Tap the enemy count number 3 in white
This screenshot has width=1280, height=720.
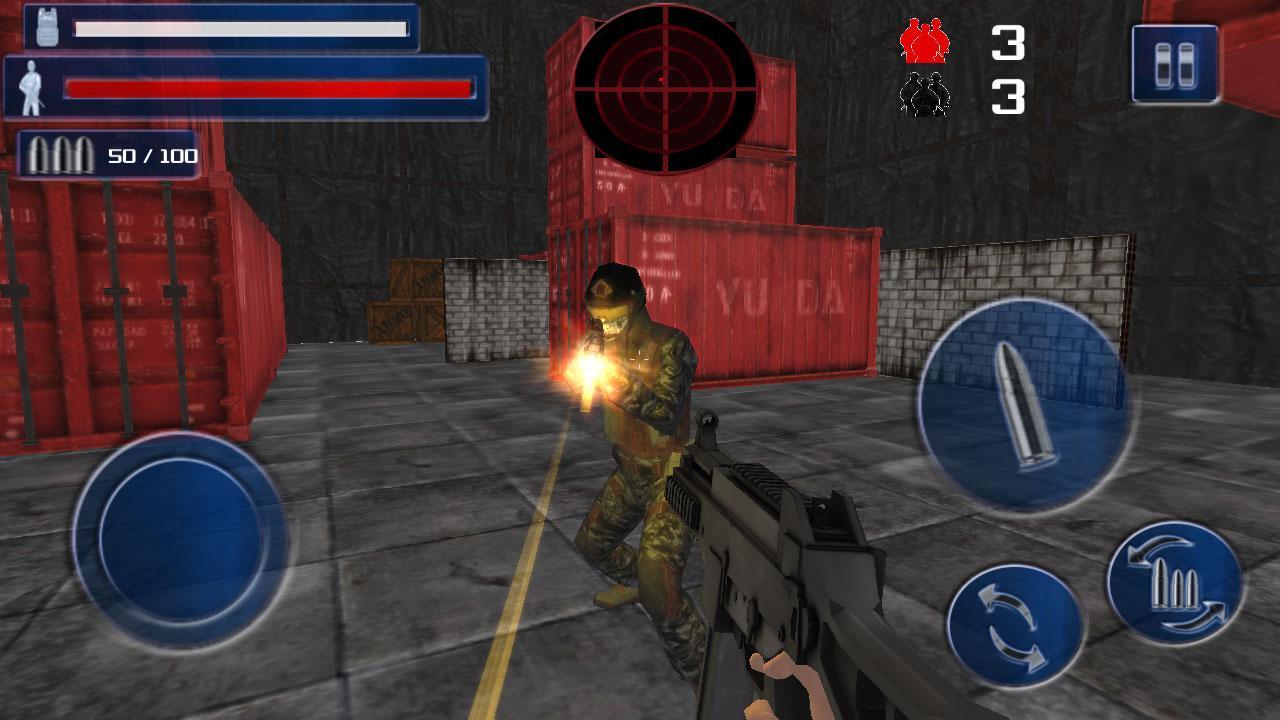(1007, 40)
